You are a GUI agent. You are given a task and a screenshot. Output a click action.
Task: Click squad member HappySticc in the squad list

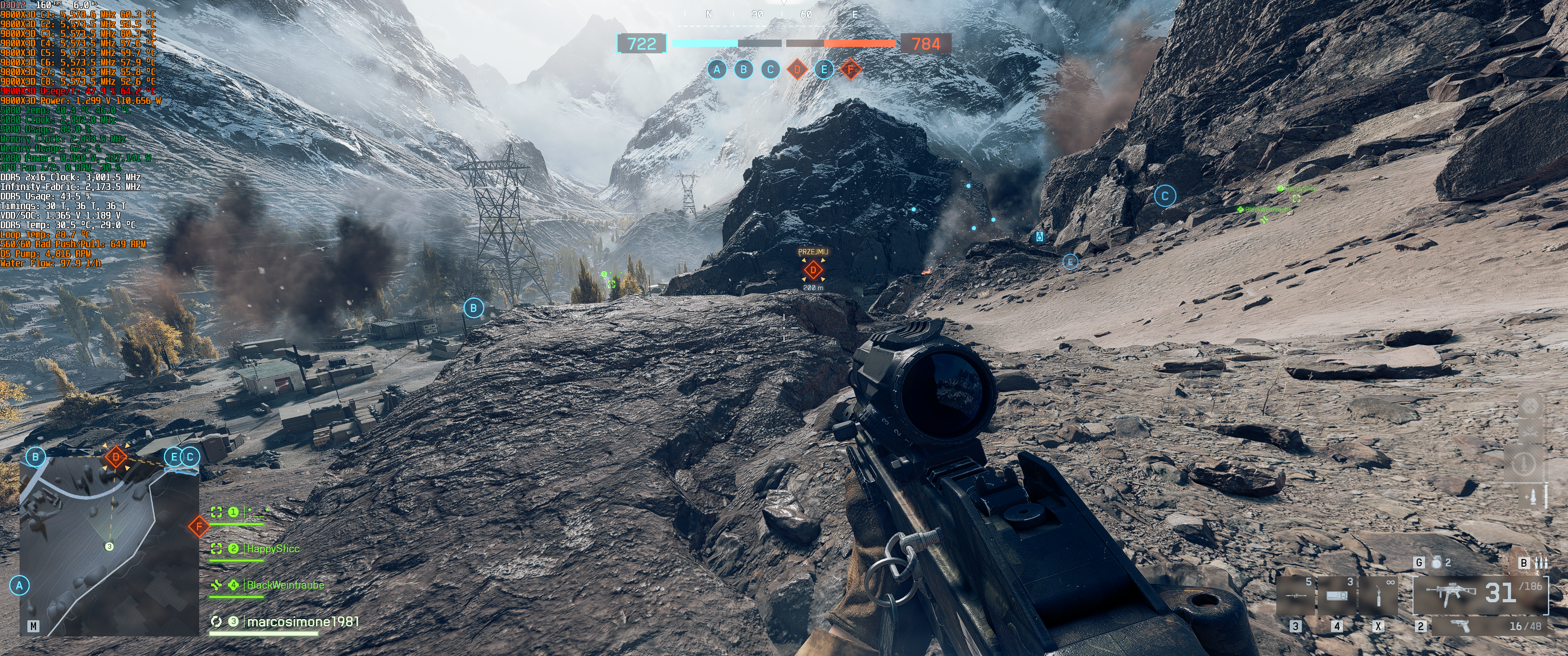tap(273, 548)
